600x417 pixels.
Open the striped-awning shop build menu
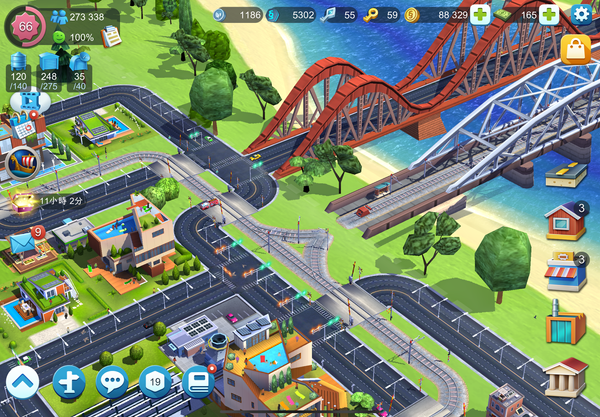[x=565, y=271]
